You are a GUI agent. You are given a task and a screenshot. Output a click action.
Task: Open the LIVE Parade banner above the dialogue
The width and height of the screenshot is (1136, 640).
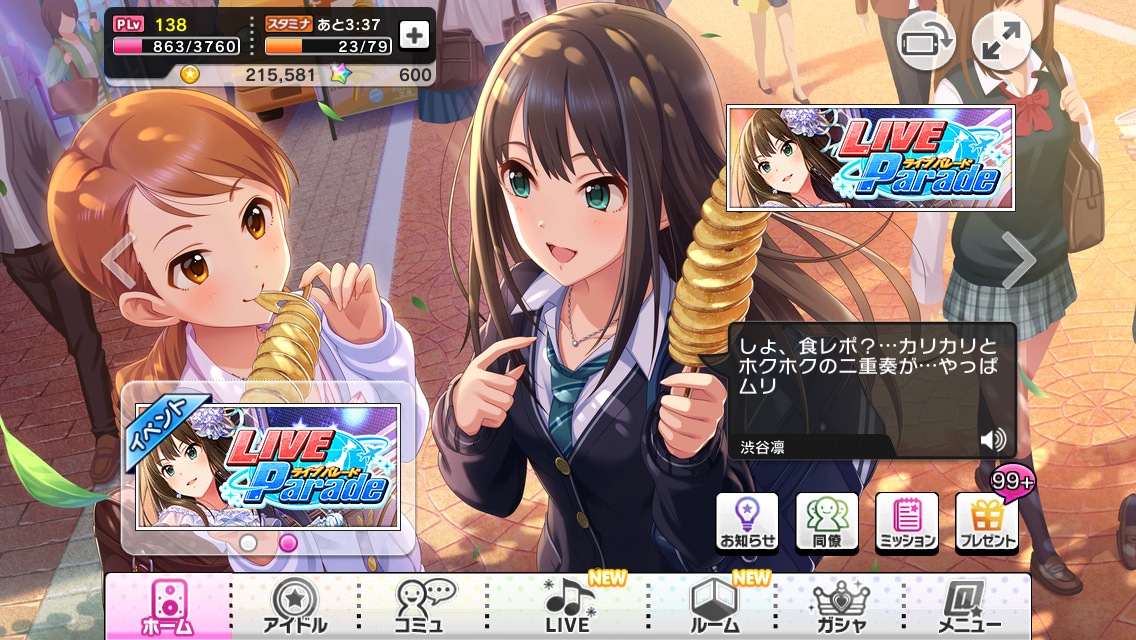pyautogui.click(x=870, y=158)
